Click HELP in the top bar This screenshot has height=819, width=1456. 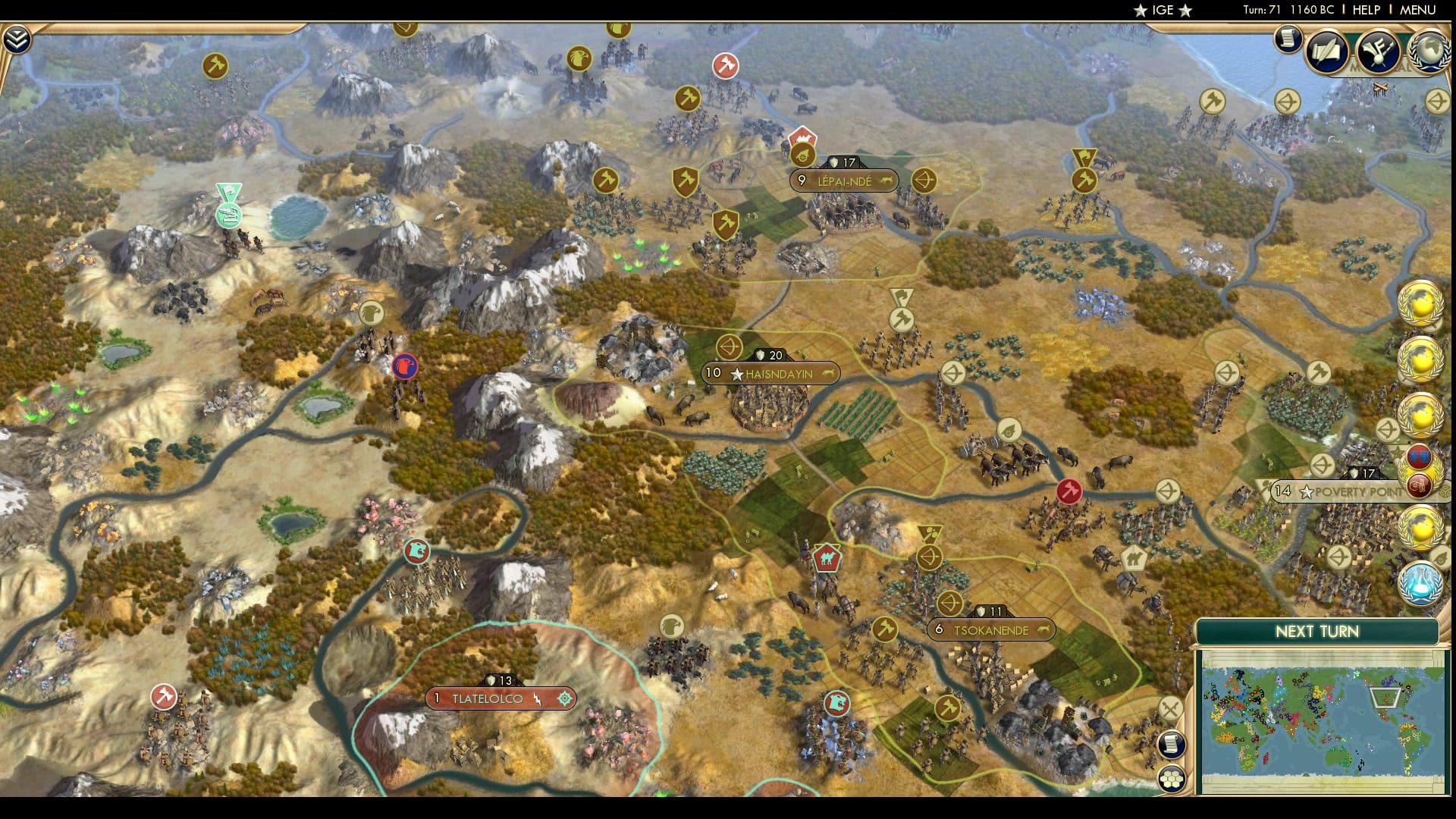coord(1365,11)
